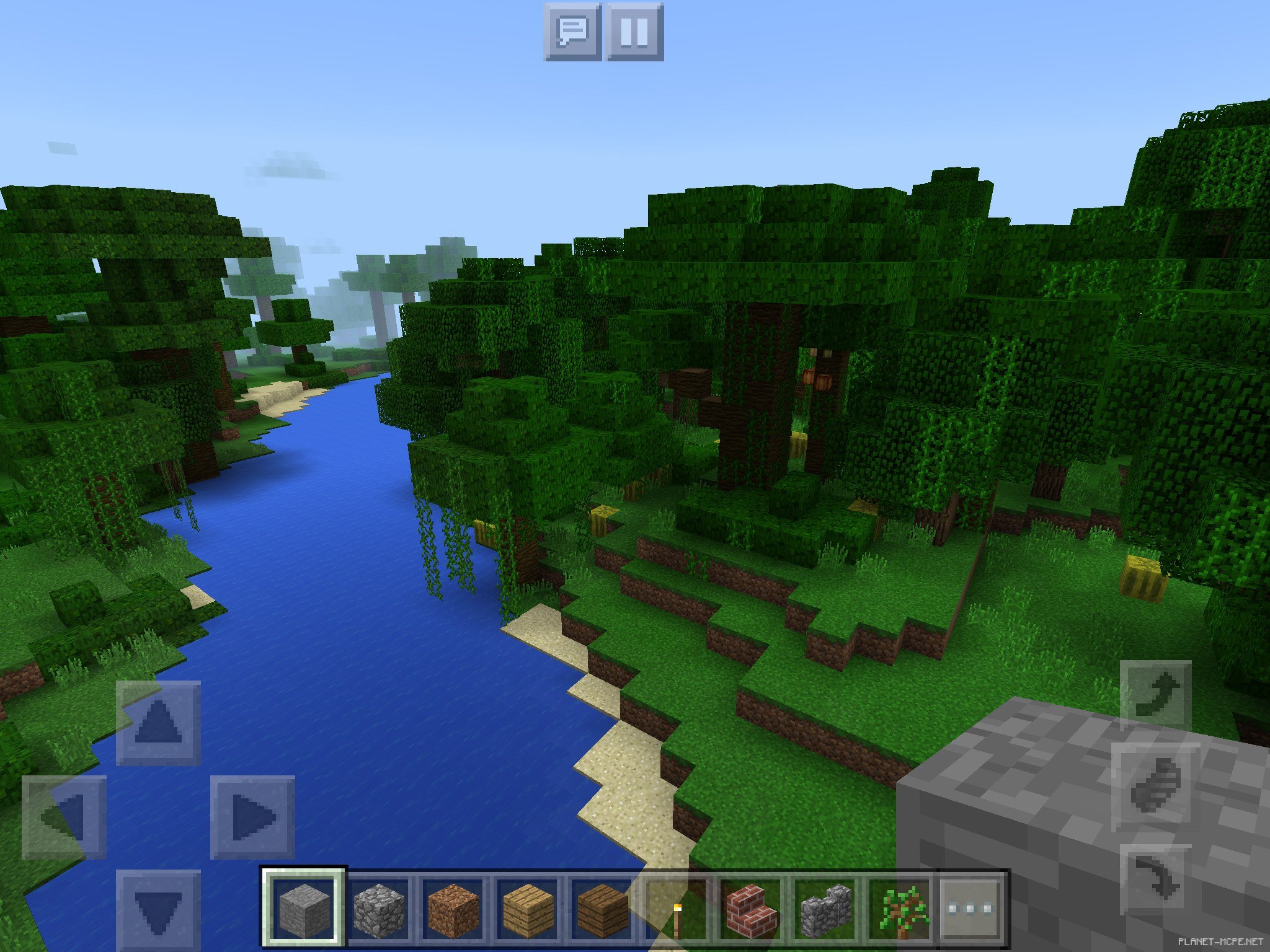
Task: Tap the fly down arrow button
Action: [1156, 879]
